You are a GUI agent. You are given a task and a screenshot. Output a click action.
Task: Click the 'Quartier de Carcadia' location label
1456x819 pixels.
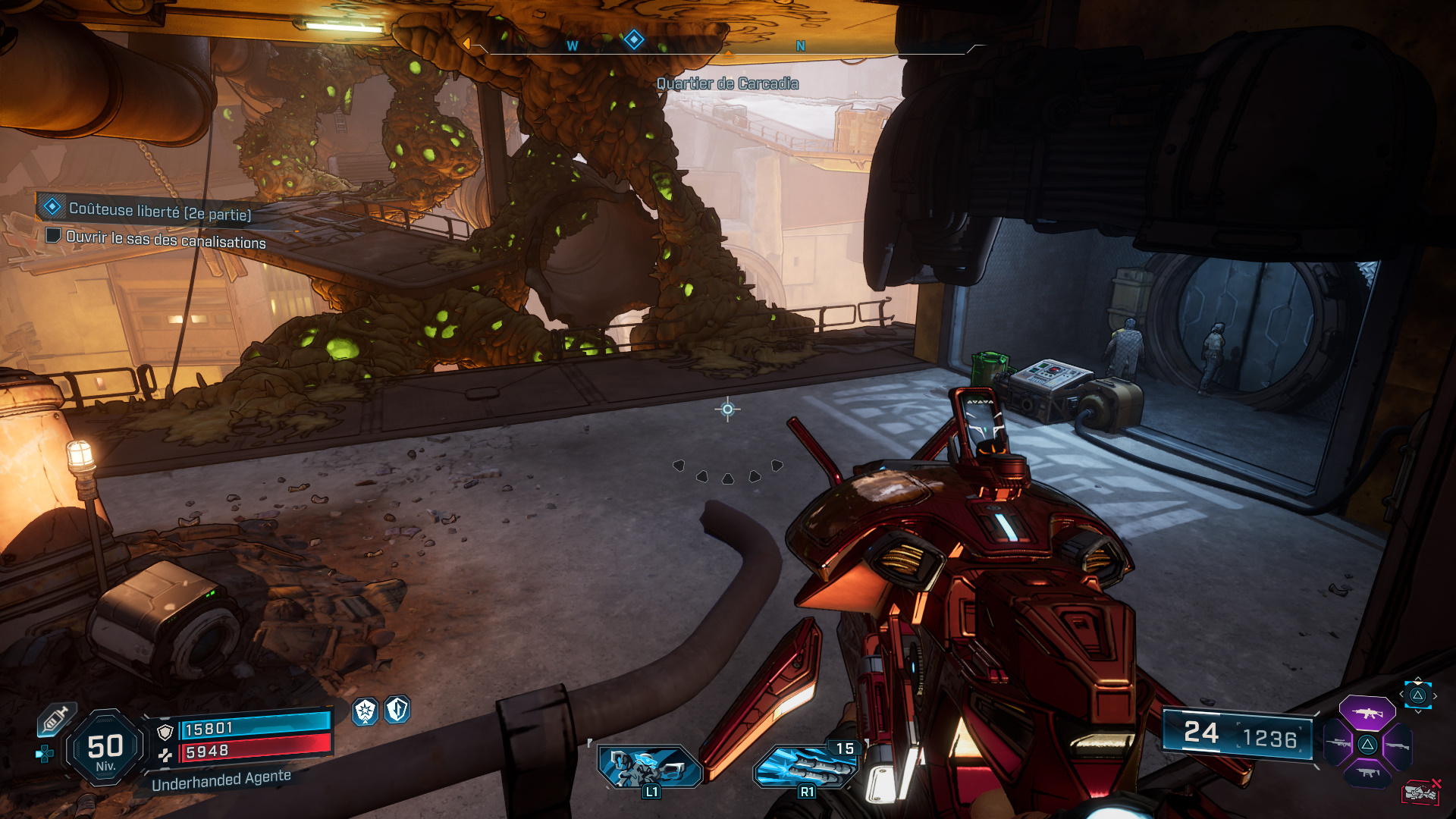pyautogui.click(x=726, y=84)
